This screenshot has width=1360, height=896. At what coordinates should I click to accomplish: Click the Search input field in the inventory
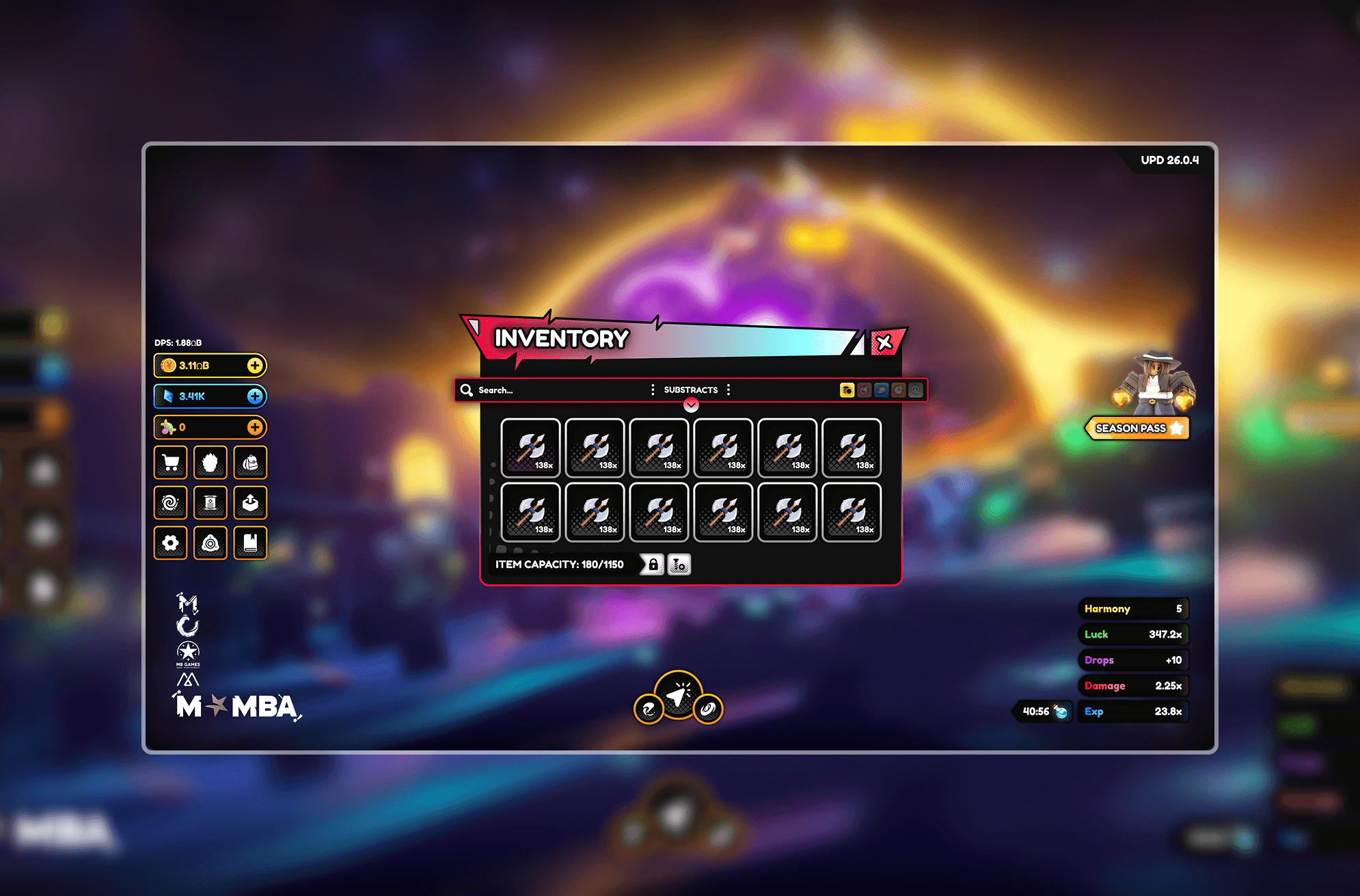pyautogui.click(x=540, y=390)
